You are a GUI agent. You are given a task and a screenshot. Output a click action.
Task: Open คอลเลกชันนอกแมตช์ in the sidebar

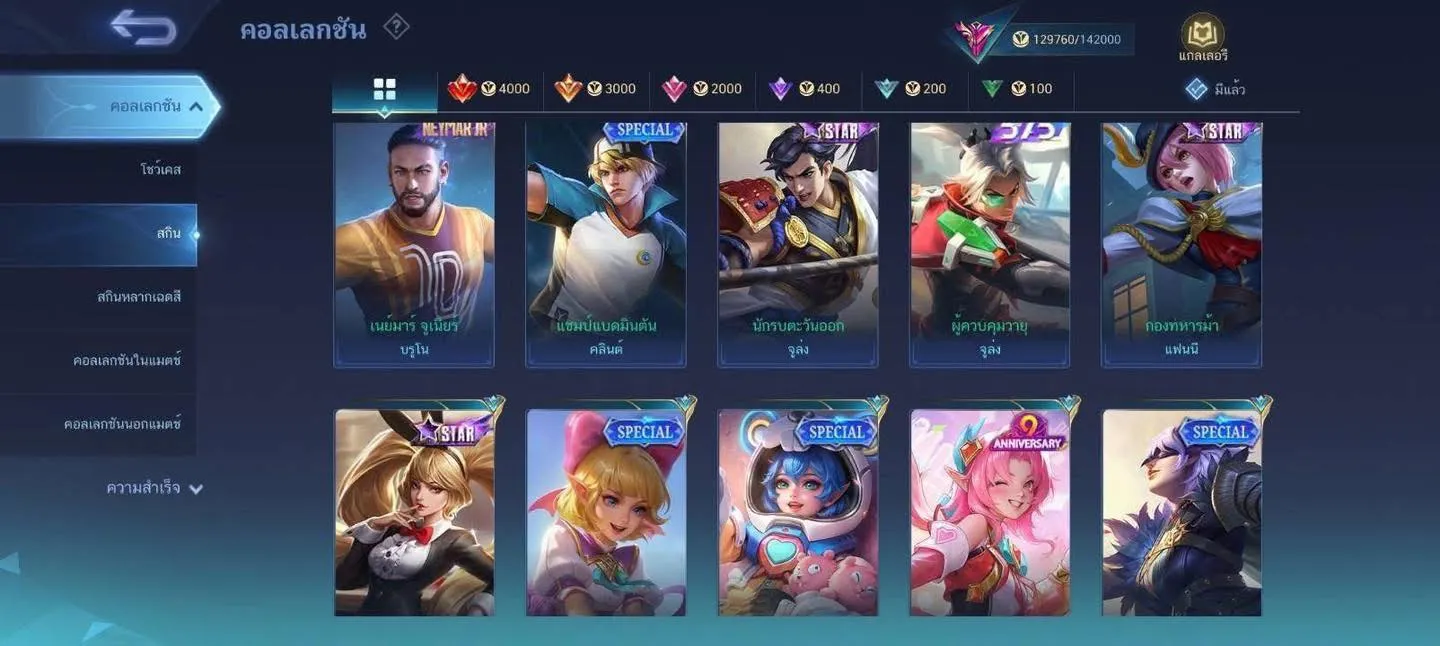pyautogui.click(x=122, y=424)
